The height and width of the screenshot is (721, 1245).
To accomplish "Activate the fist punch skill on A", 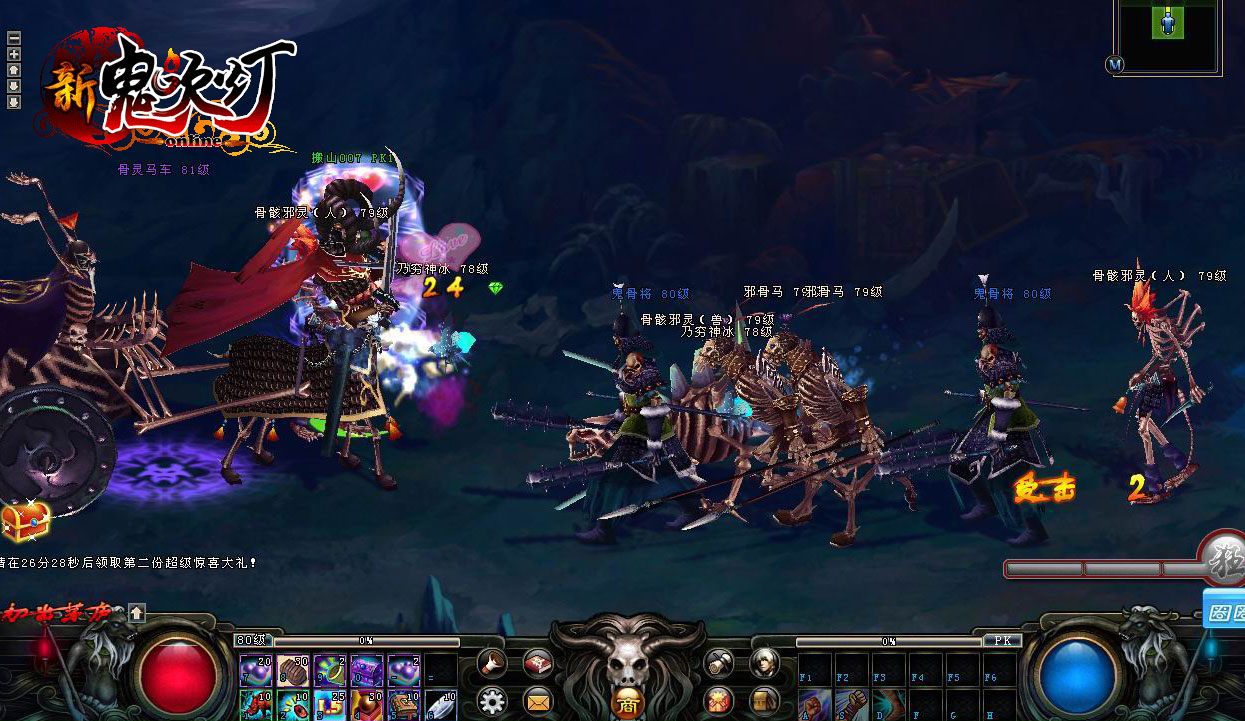I will [x=814, y=704].
